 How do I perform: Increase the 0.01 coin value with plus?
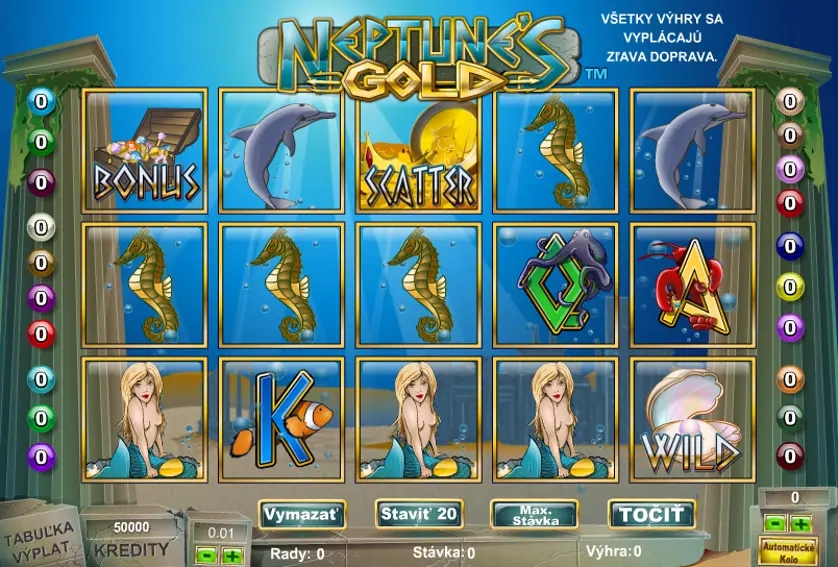coord(232,554)
